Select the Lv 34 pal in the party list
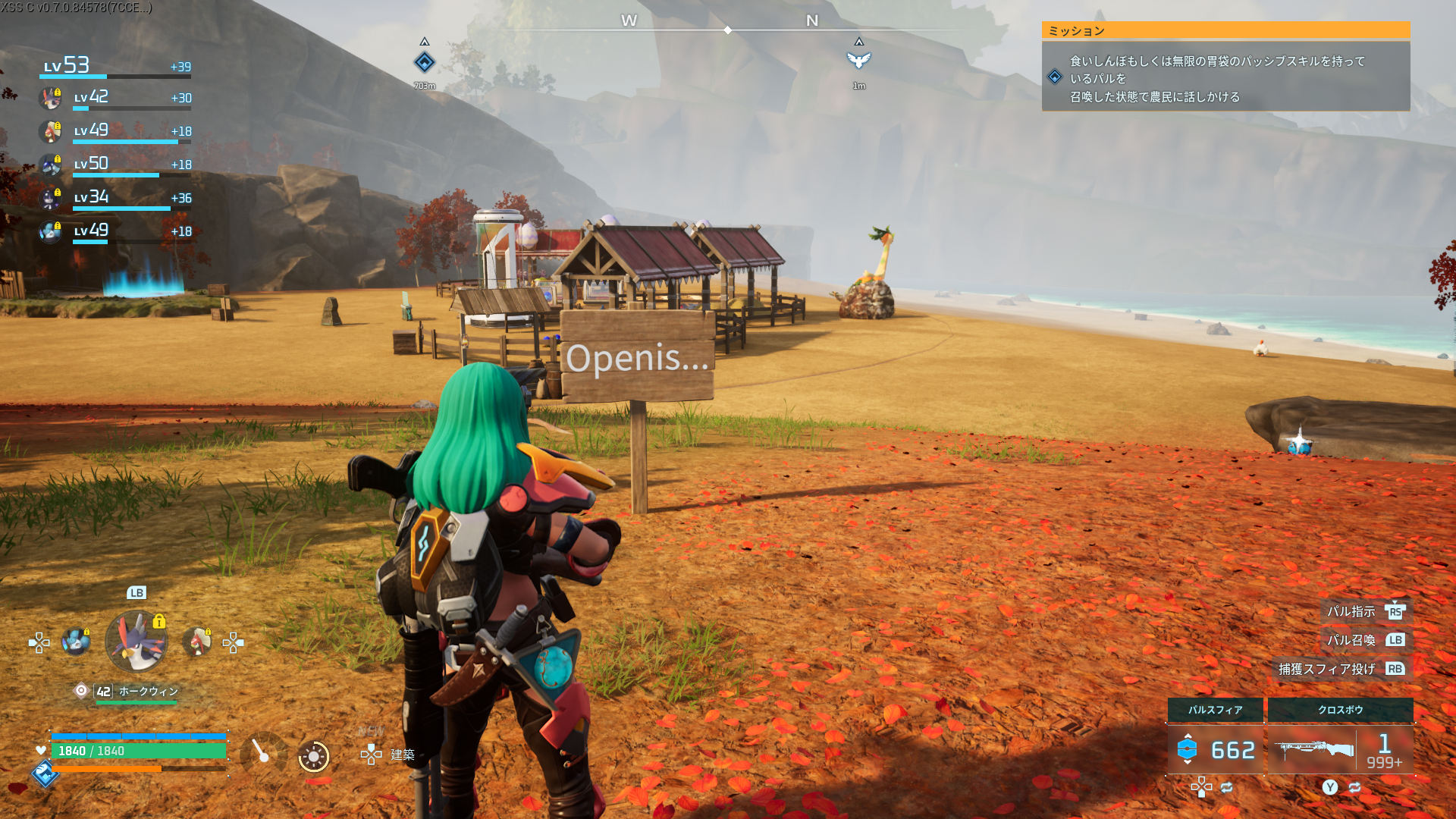This screenshot has width=1456, height=819. pyautogui.click(x=51, y=199)
